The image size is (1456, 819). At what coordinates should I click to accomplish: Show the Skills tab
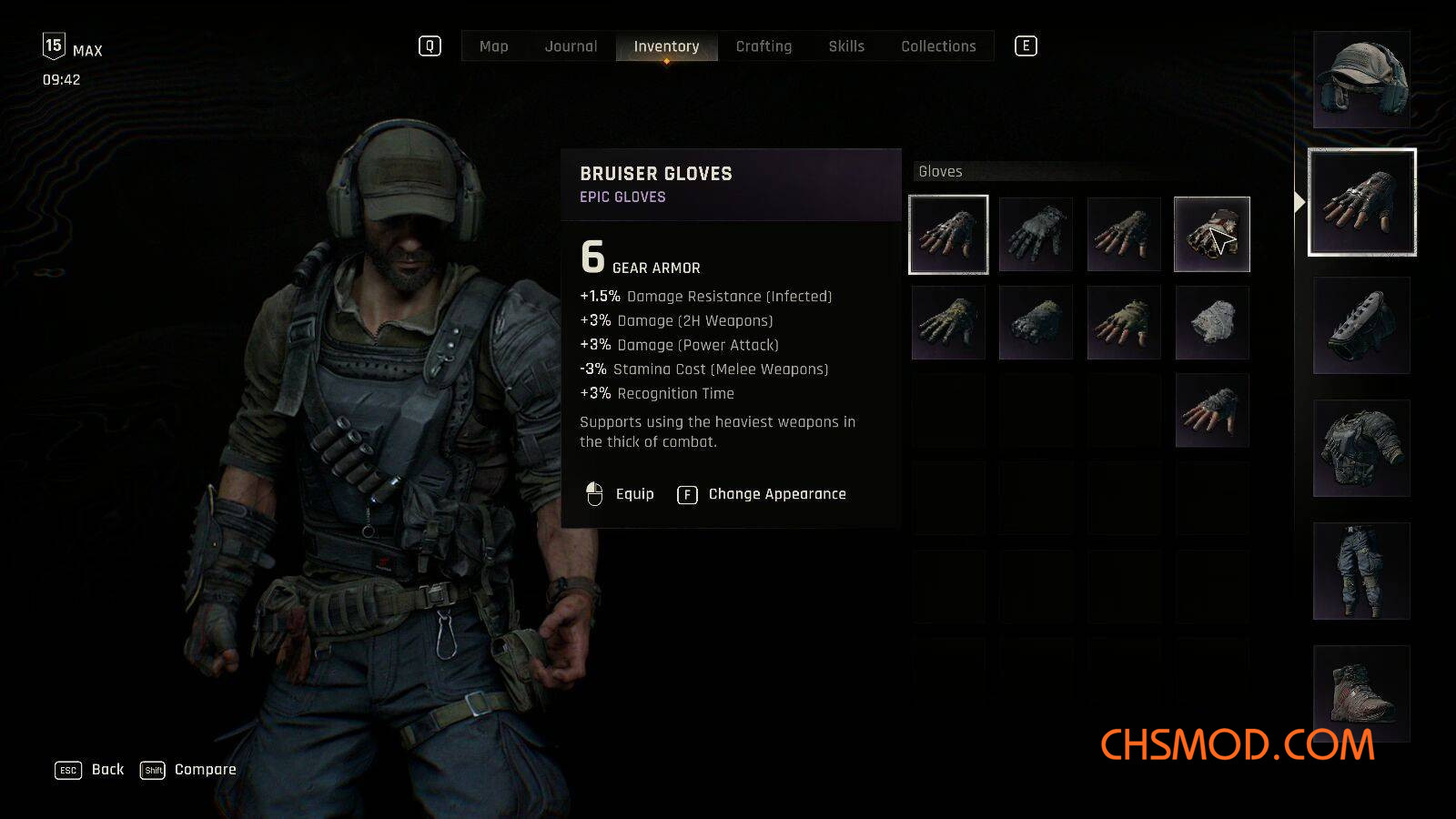(x=846, y=46)
